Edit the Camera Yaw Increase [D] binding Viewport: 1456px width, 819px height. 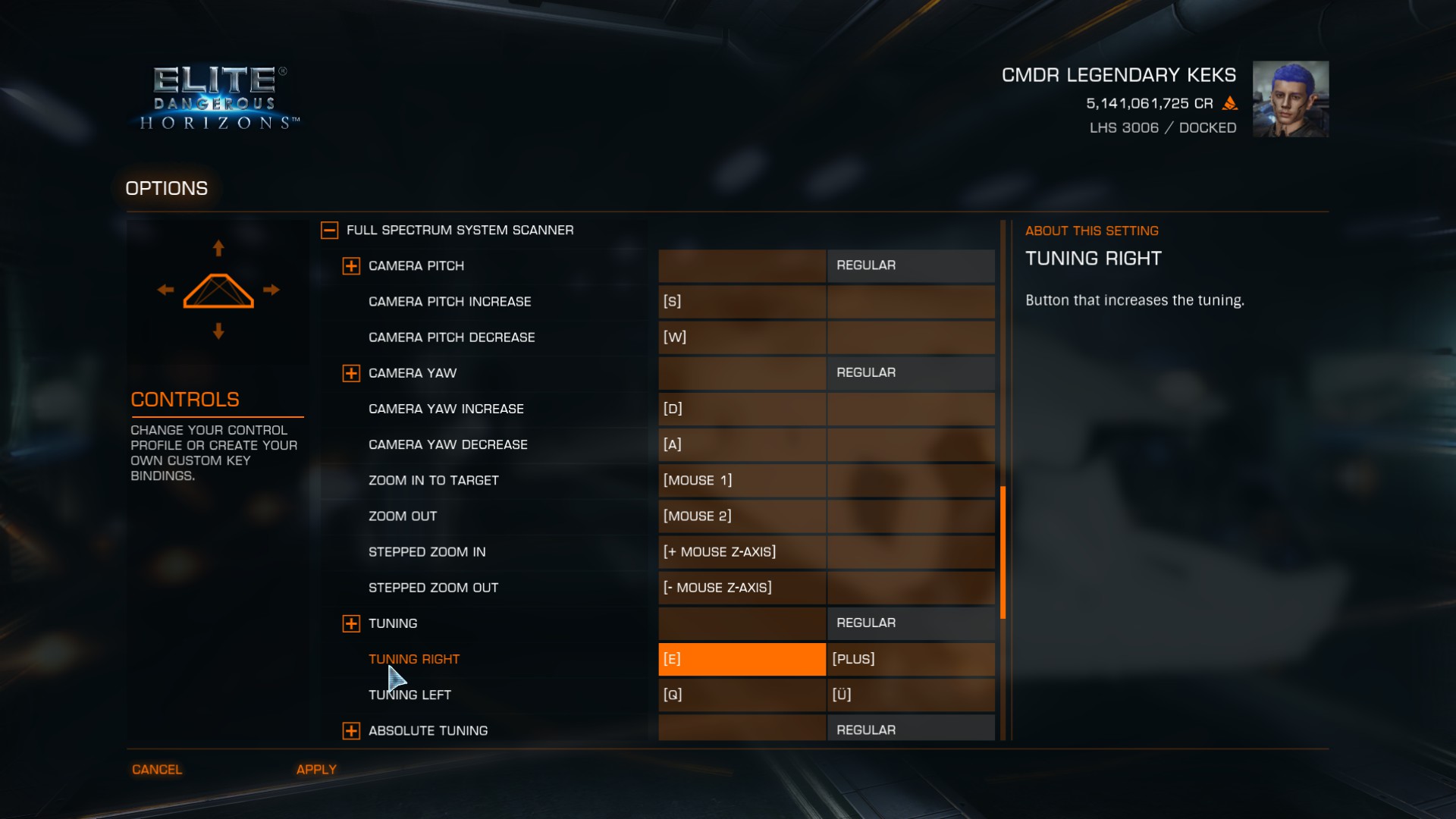coord(741,409)
